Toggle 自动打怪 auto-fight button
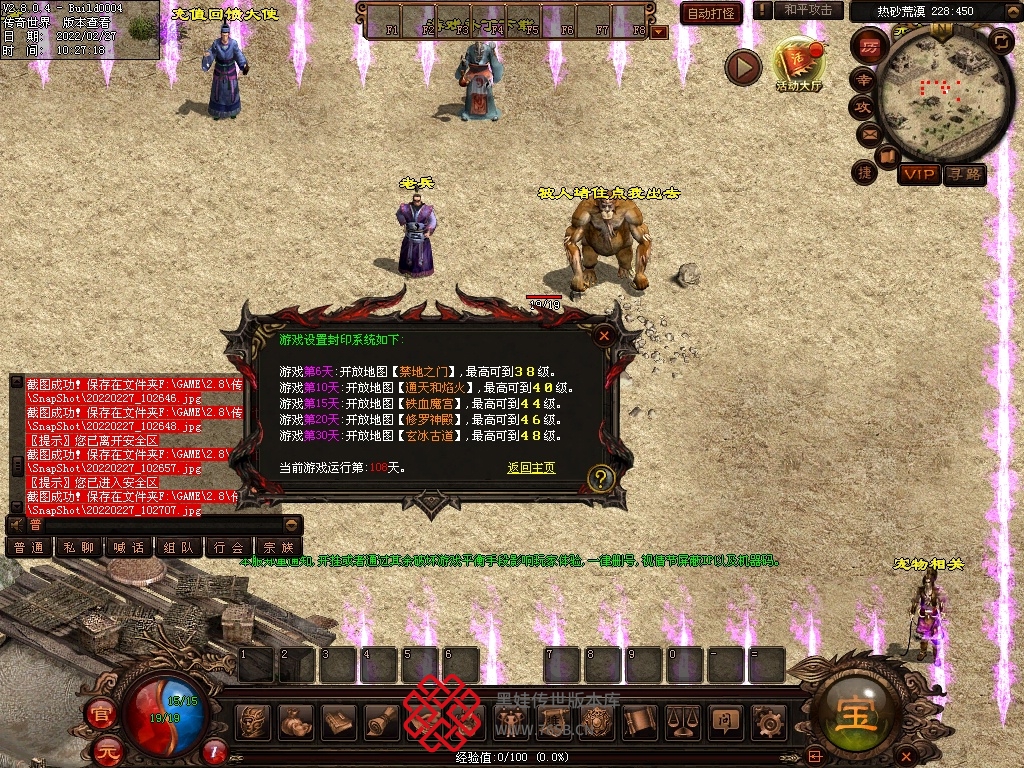This screenshot has width=1024, height=768. [712, 13]
